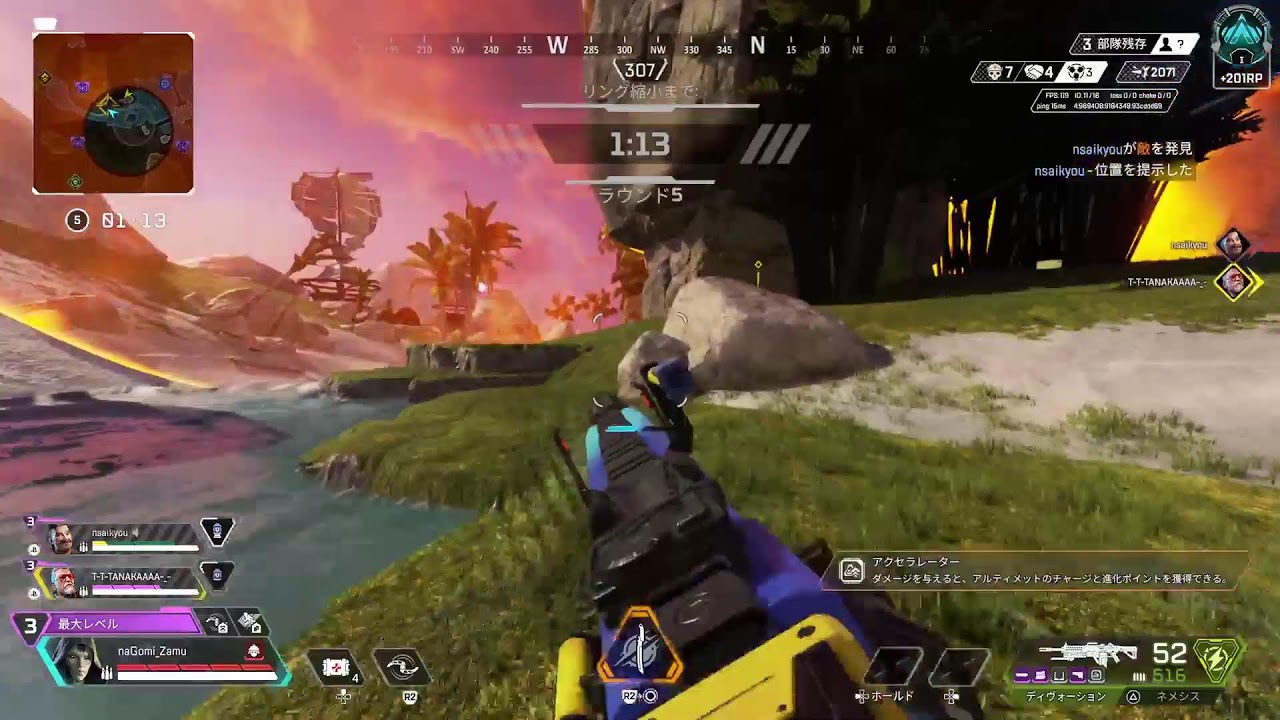
Task: Click the Accelerator perk notification icon
Action: click(x=852, y=571)
